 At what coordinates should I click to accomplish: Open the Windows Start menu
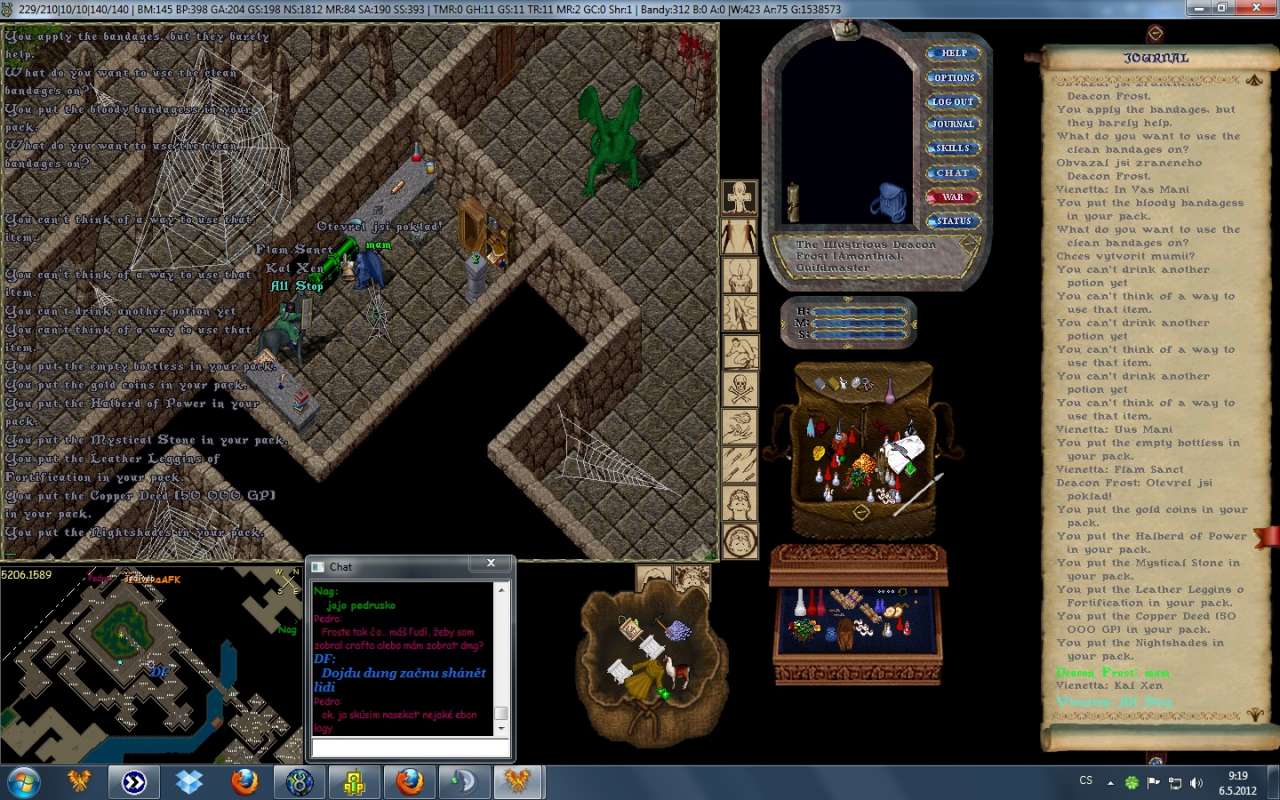pos(24,781)
